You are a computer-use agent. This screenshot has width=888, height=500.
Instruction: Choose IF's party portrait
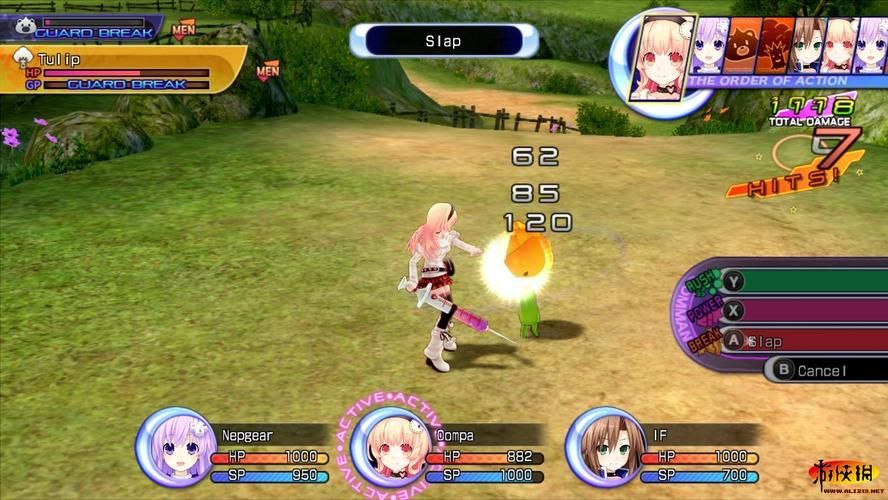click(x=603, y=446)
